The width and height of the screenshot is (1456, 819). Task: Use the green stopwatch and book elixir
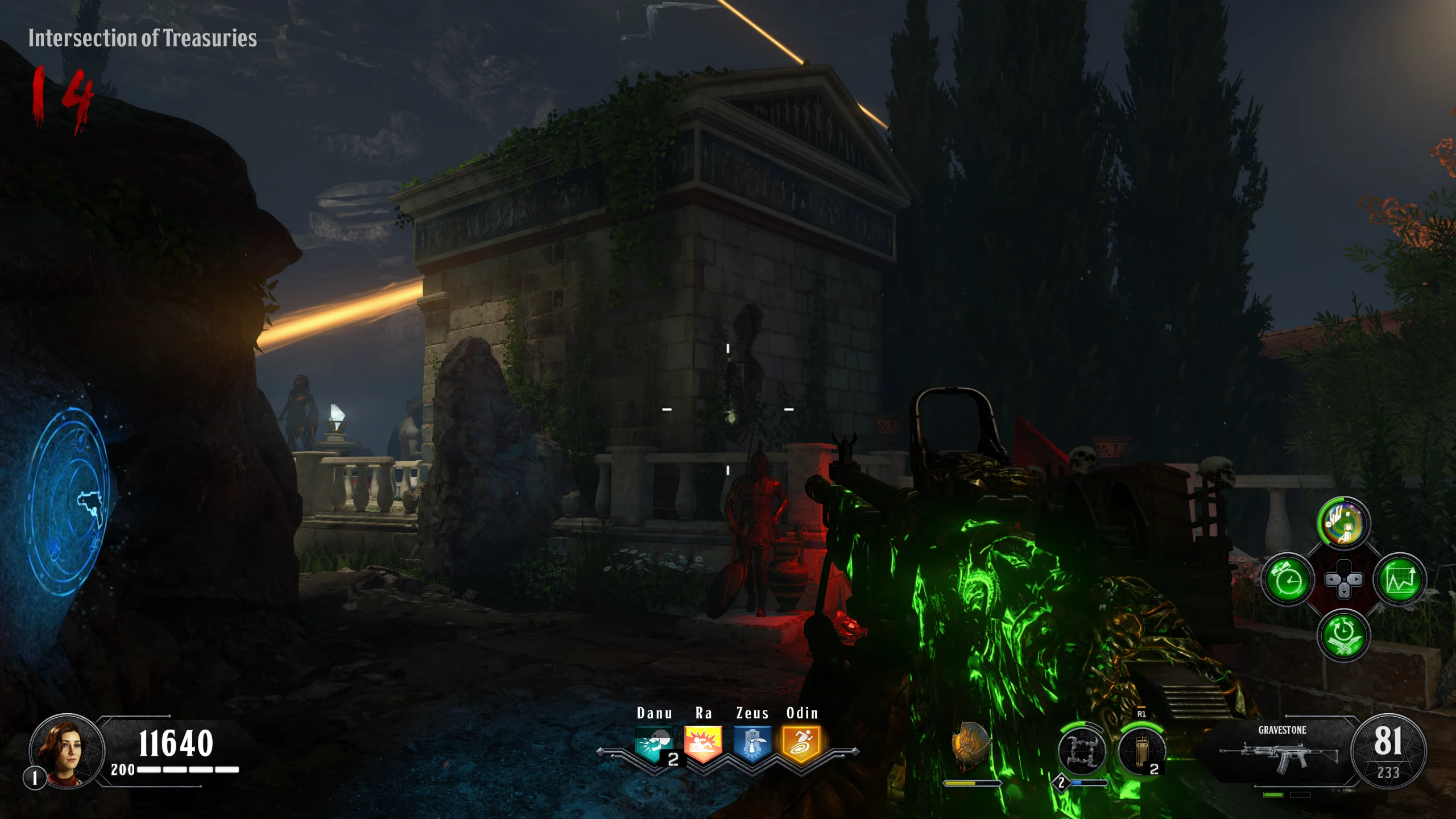[x=1343, y=635]
